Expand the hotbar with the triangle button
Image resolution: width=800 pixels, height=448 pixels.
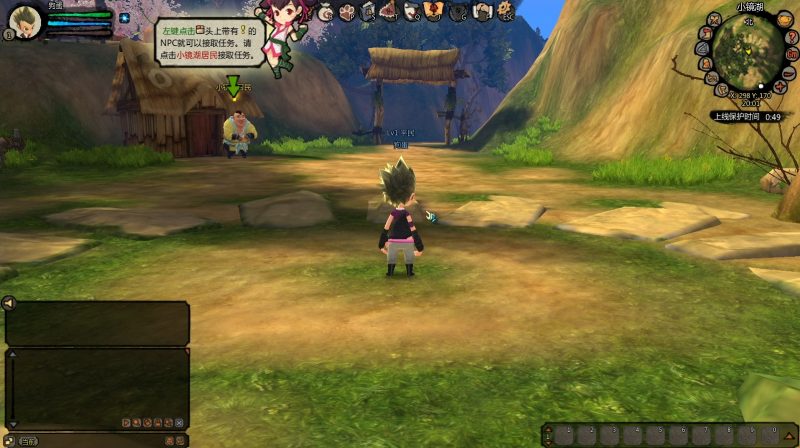[789, 435]
